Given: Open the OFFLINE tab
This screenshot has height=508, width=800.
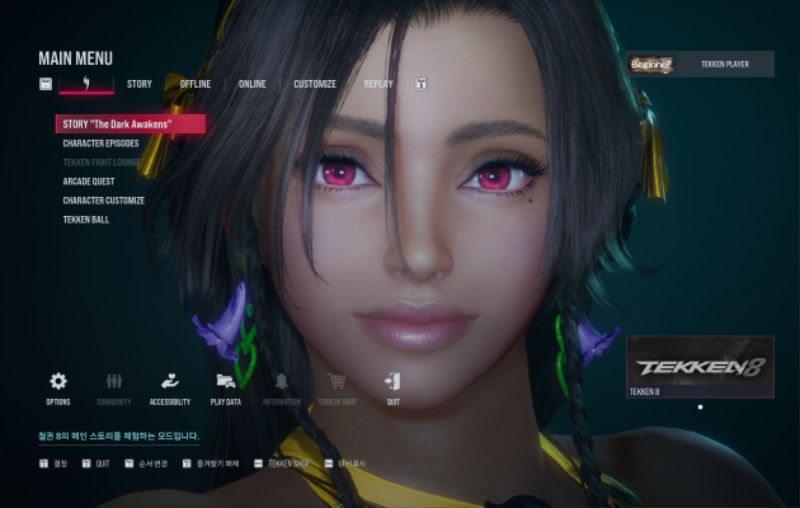Looking at the screenshot, I should click(195, 84).
